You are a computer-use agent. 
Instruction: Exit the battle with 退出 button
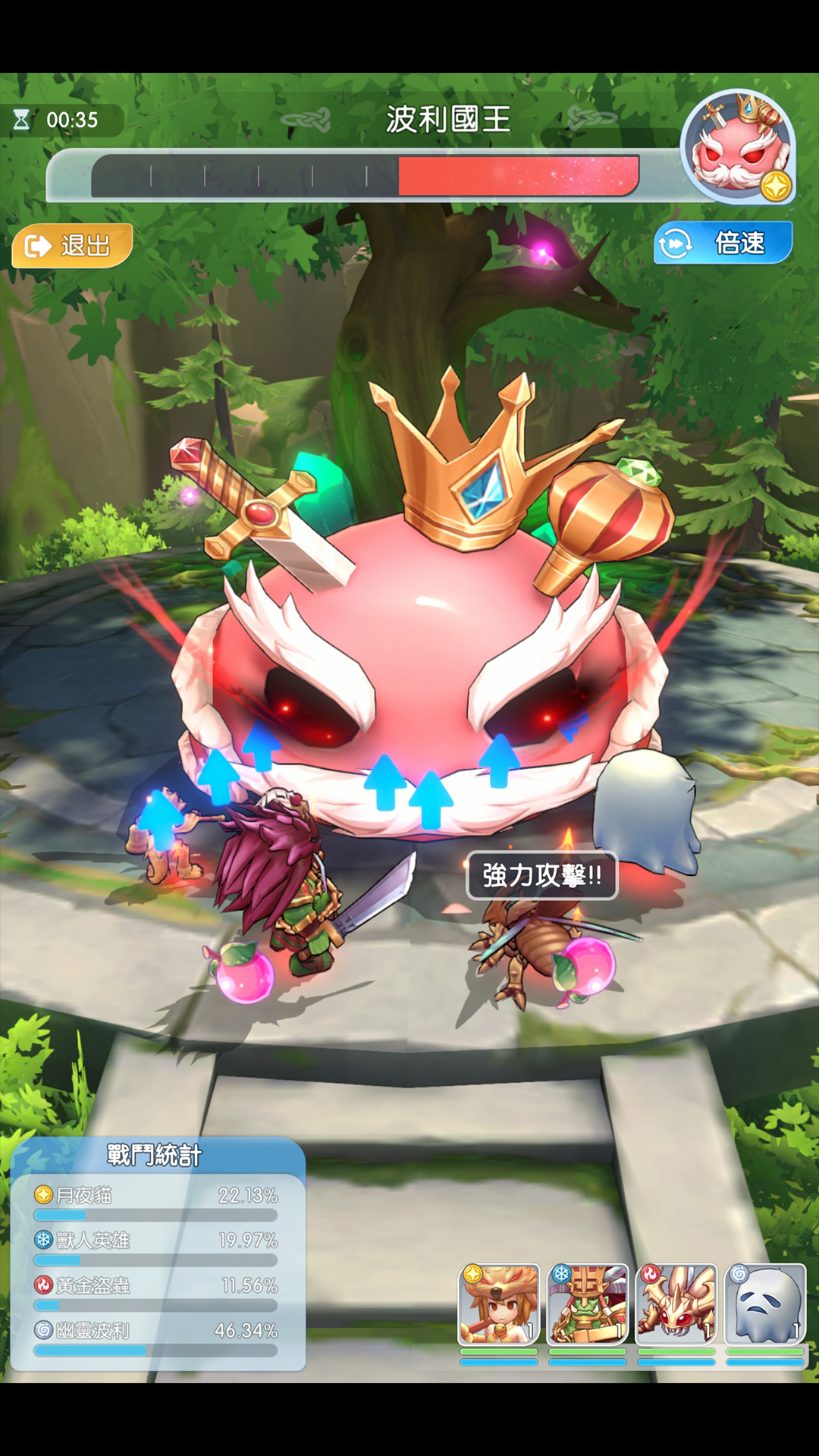coord(72,246)
